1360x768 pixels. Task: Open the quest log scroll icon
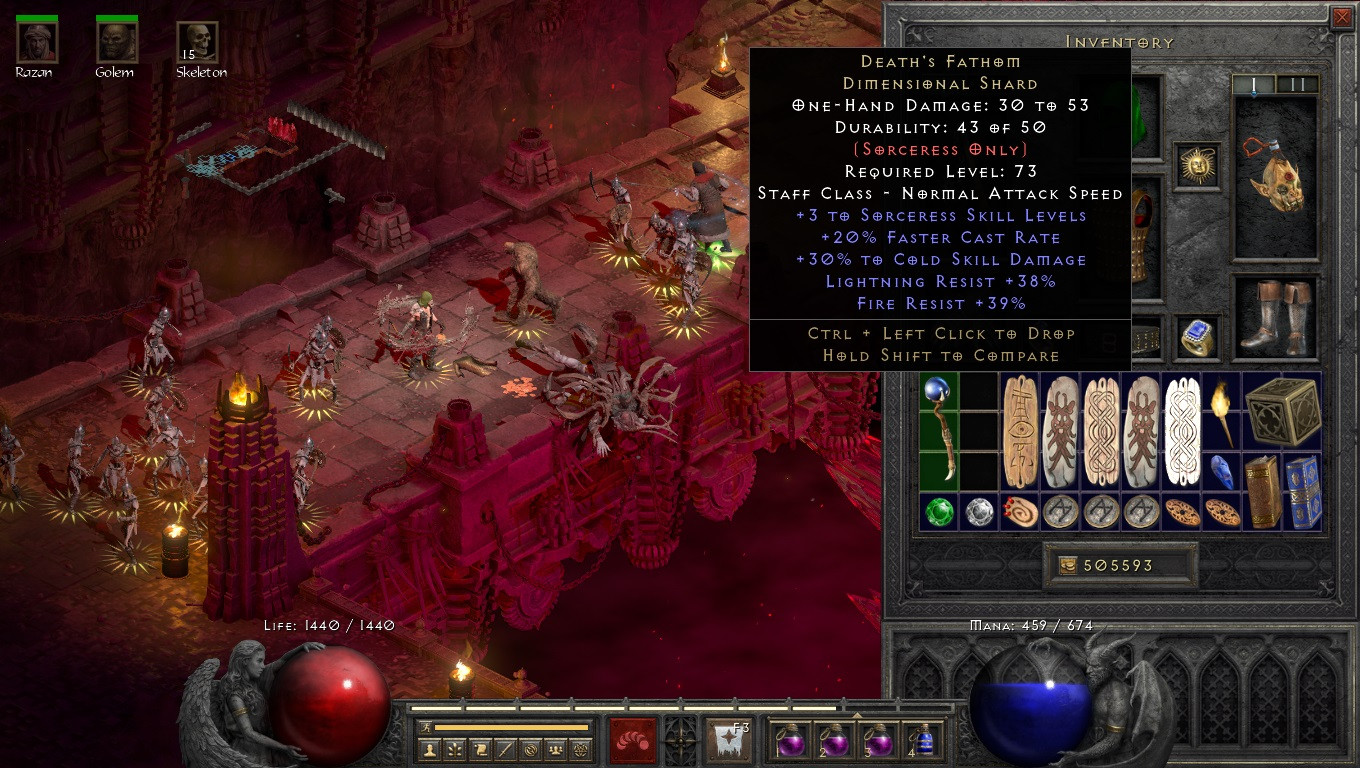point(480,749)
